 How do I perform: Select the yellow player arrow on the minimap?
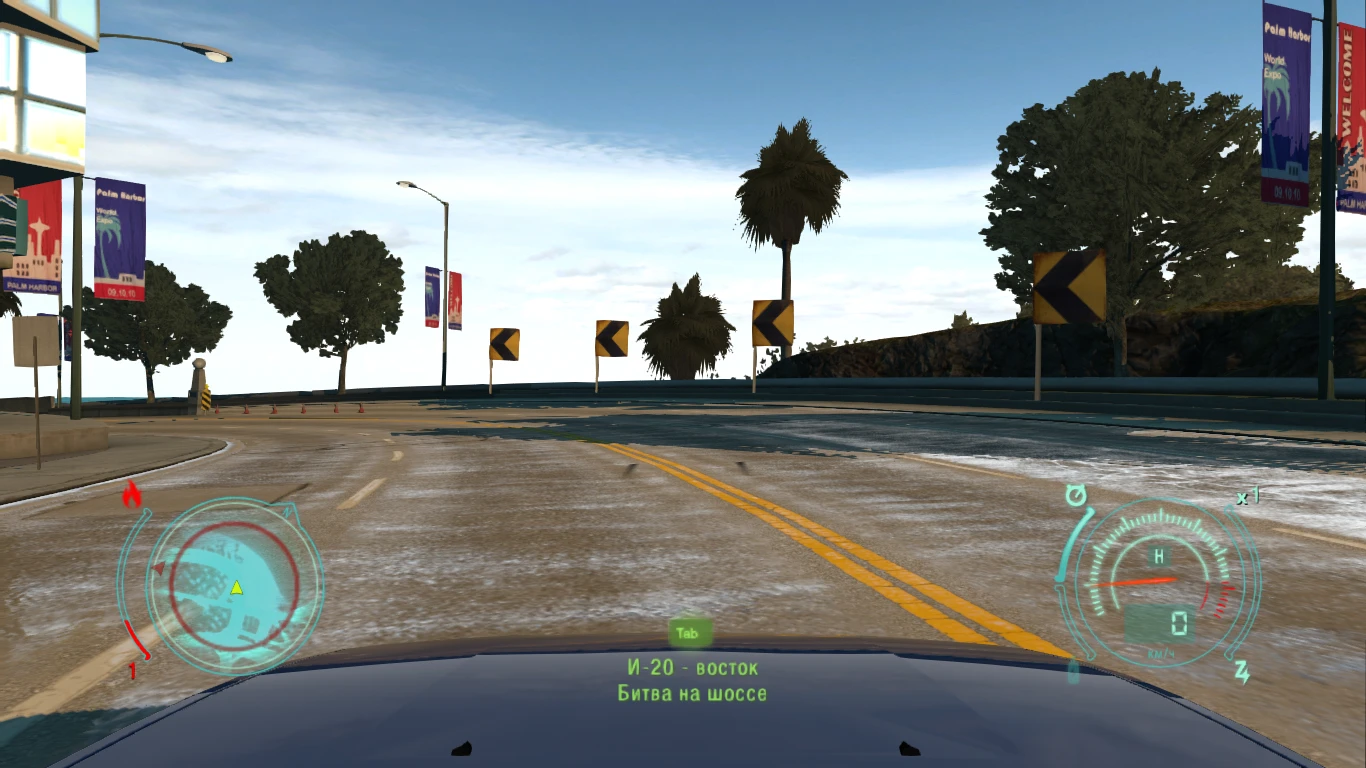(x=236, y=587)
